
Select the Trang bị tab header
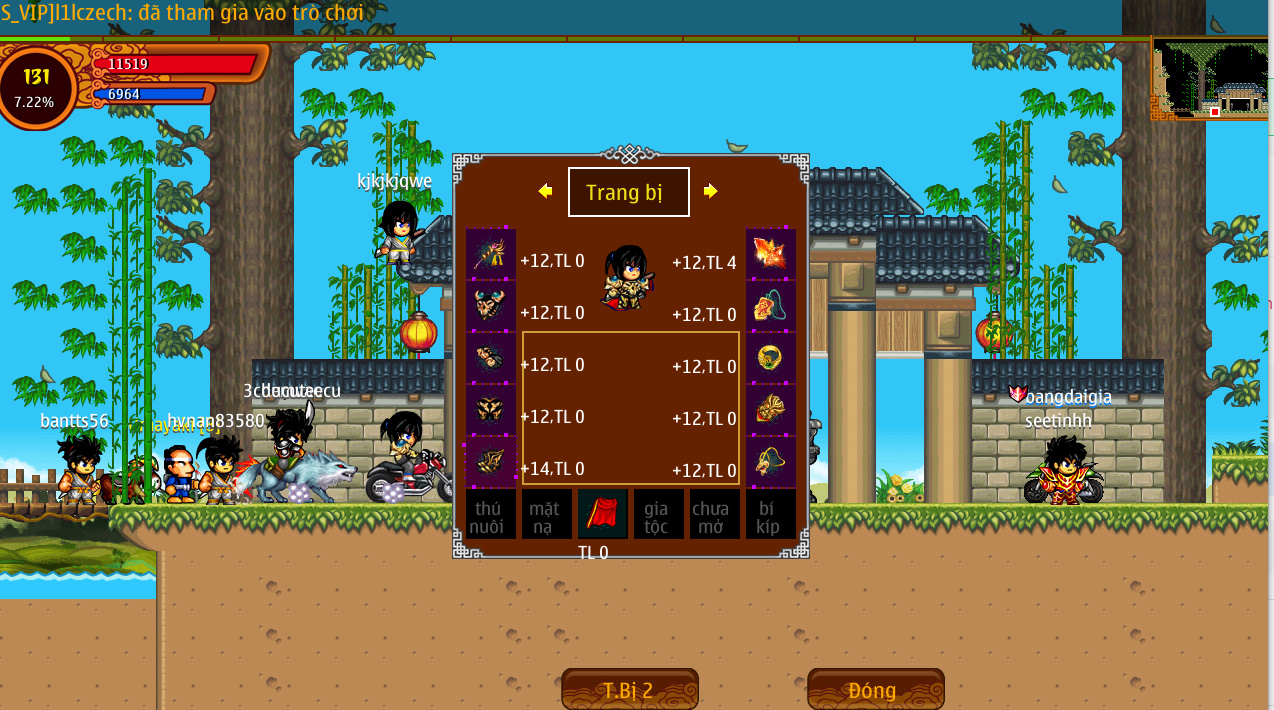point(628,192)
